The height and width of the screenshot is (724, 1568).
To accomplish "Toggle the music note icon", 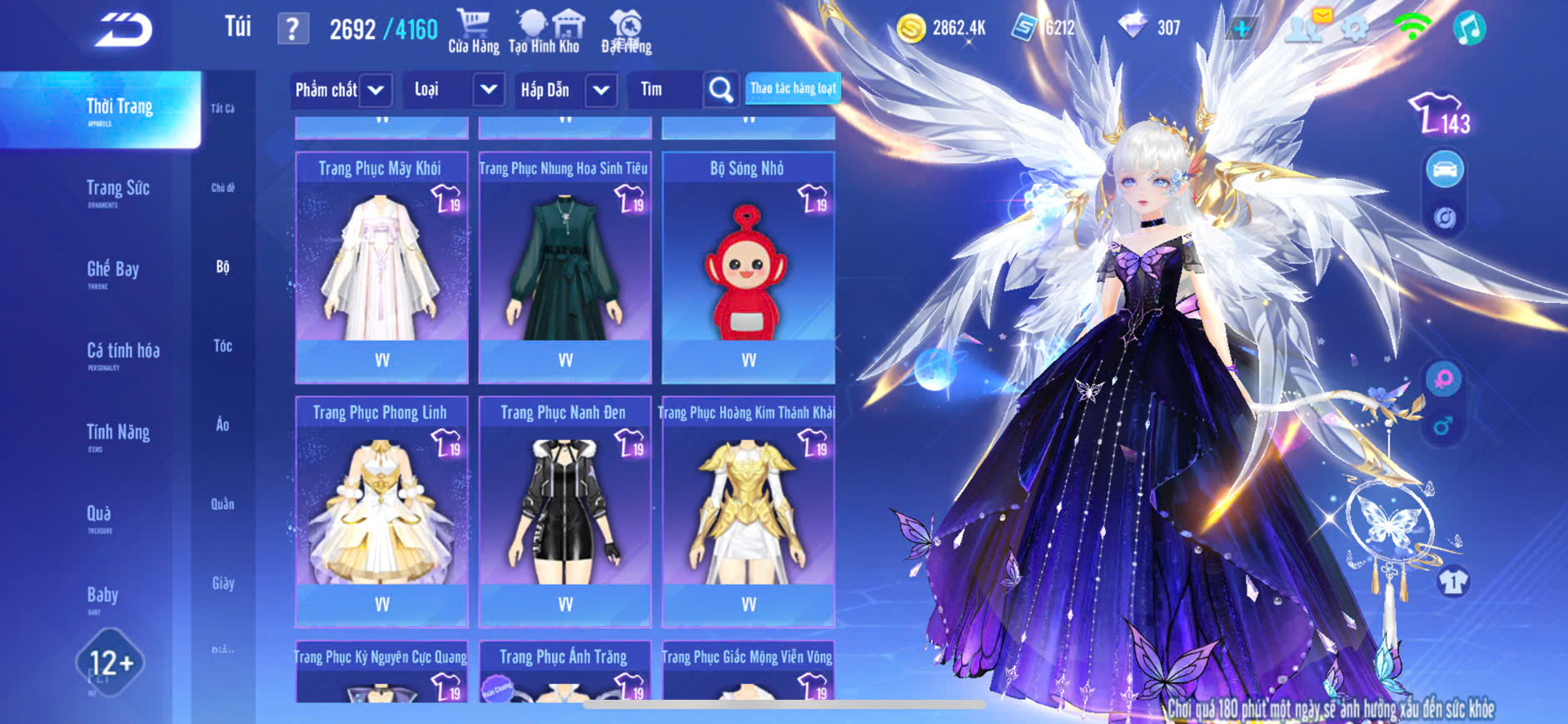I will tap(1469, 29).
